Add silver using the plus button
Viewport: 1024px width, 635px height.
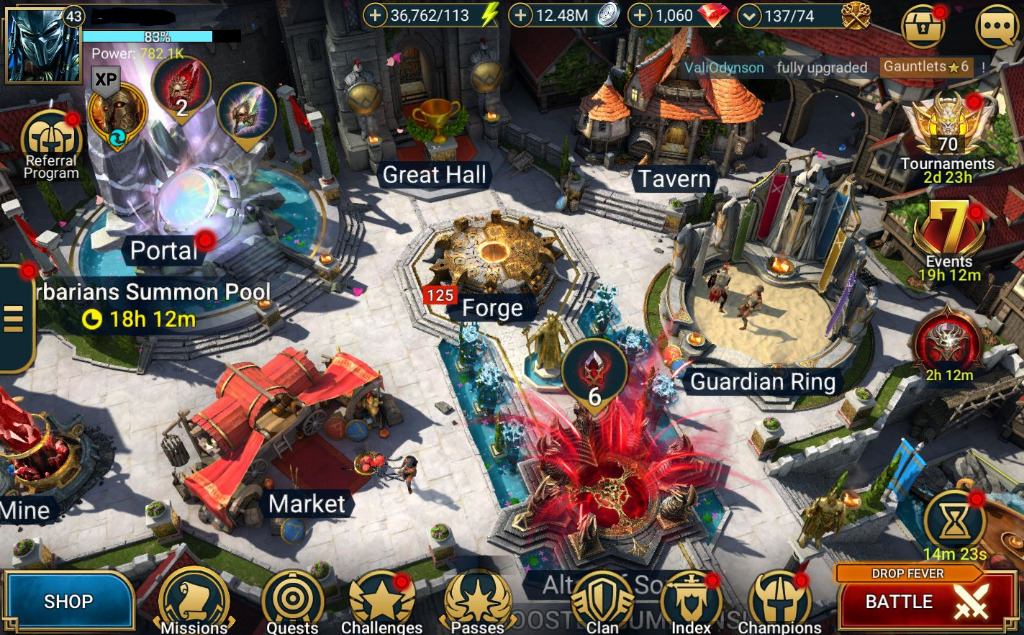point(521,15)
